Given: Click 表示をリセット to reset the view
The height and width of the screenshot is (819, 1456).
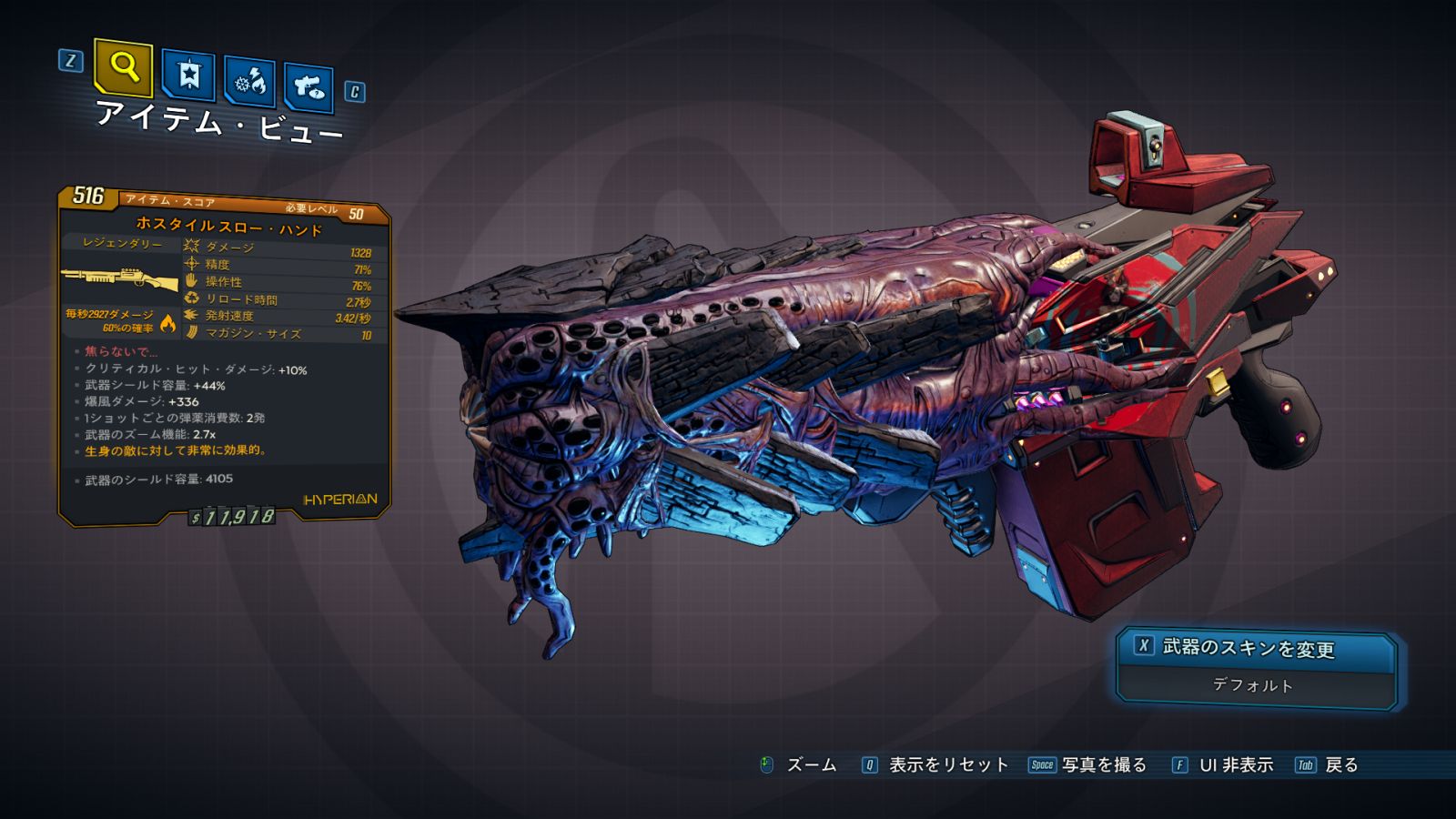Looking at the screenshot, I should coord(947,765).
